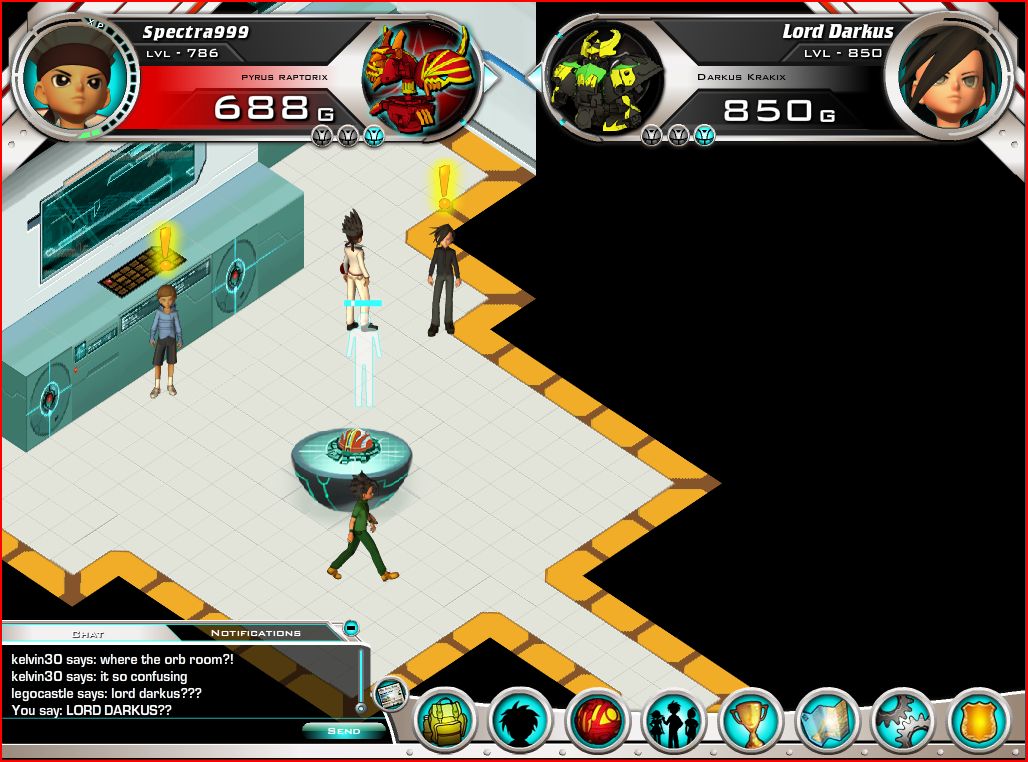The width and height of the screenshot is (1028, 762).
Task: Click the small card icon beside chat
Action: tap(390, 692)
